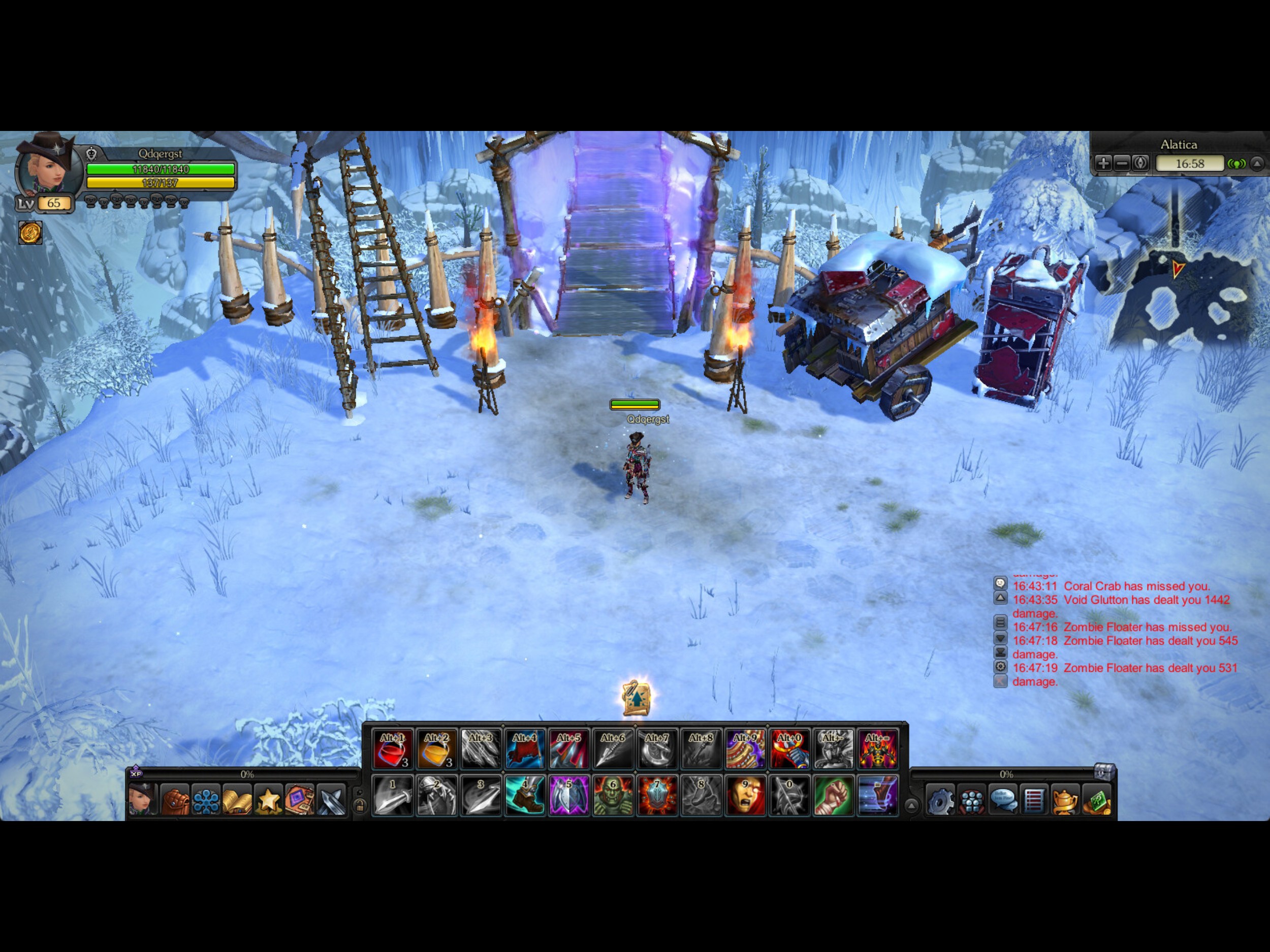Expand the right toolbar with the arrow button
The image size is (1270, 952).
912,806
